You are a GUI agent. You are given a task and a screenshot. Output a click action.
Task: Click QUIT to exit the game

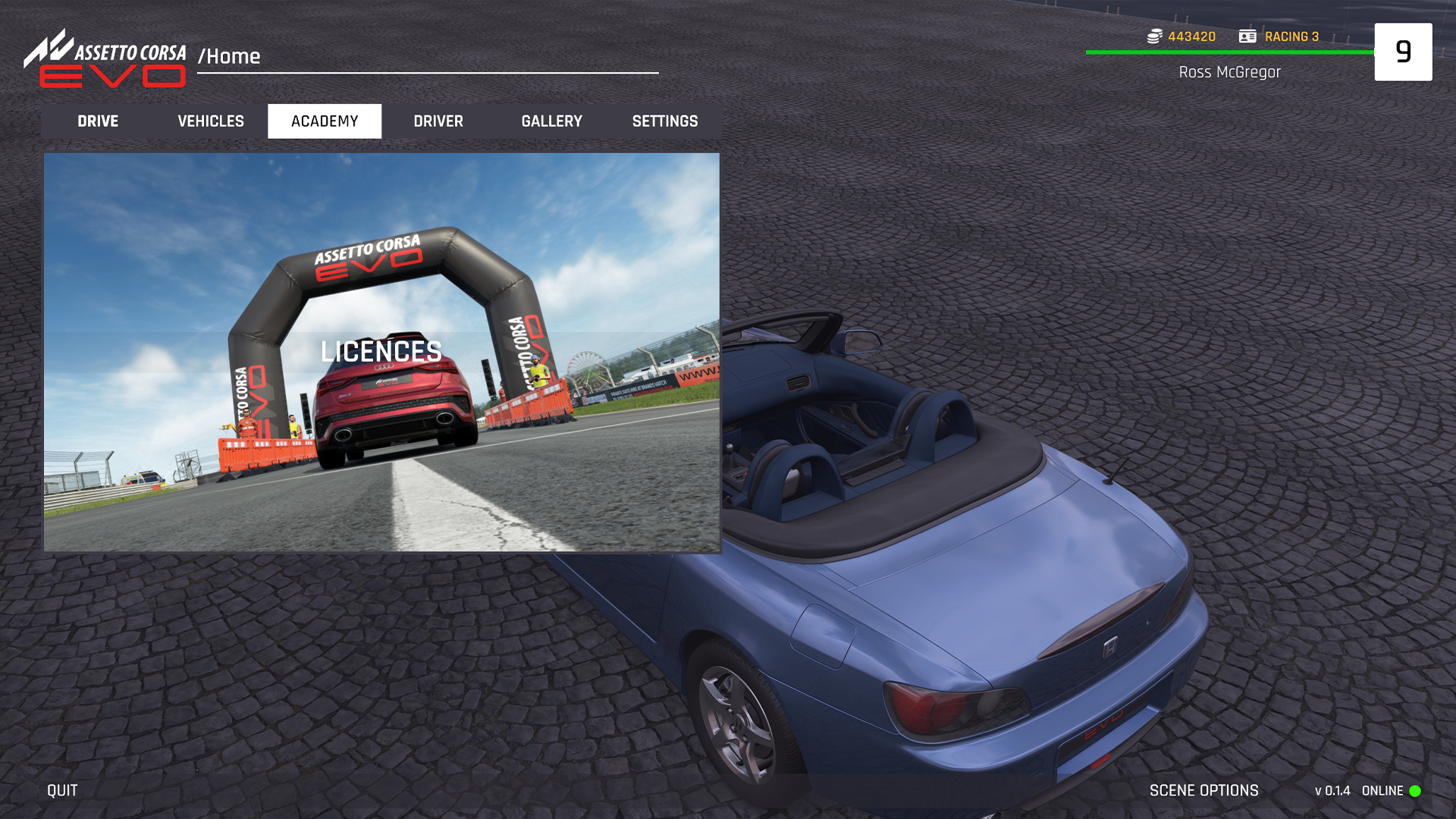tap(61, 789)
